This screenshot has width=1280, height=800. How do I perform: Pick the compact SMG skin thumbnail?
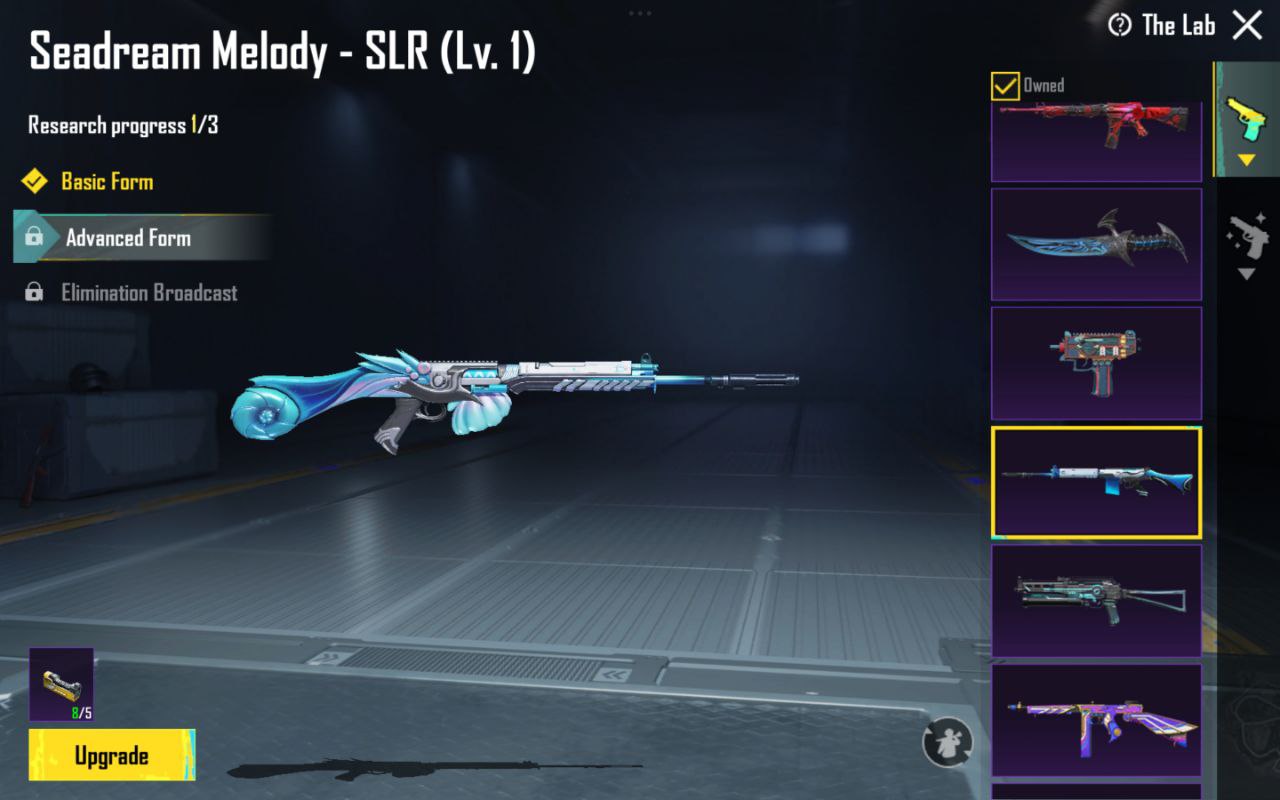[x=1096, y=363]
